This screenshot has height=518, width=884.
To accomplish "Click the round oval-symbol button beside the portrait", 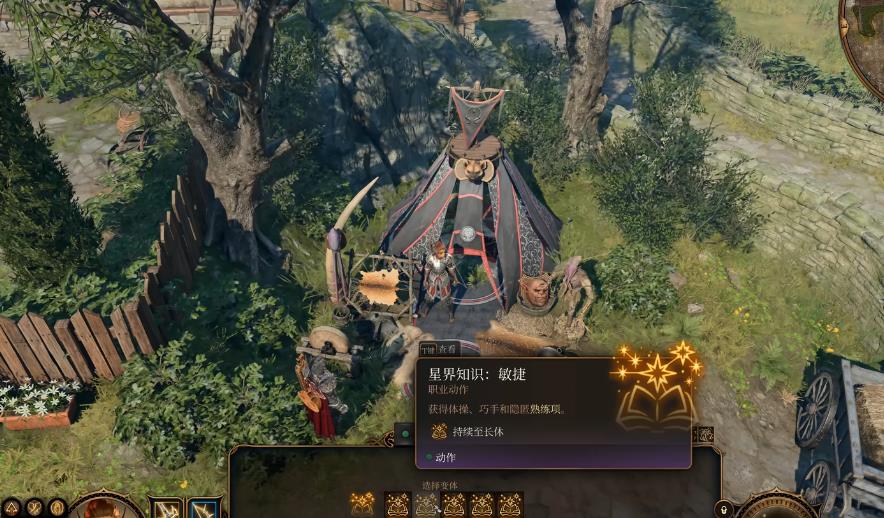I will click(57, 508).
